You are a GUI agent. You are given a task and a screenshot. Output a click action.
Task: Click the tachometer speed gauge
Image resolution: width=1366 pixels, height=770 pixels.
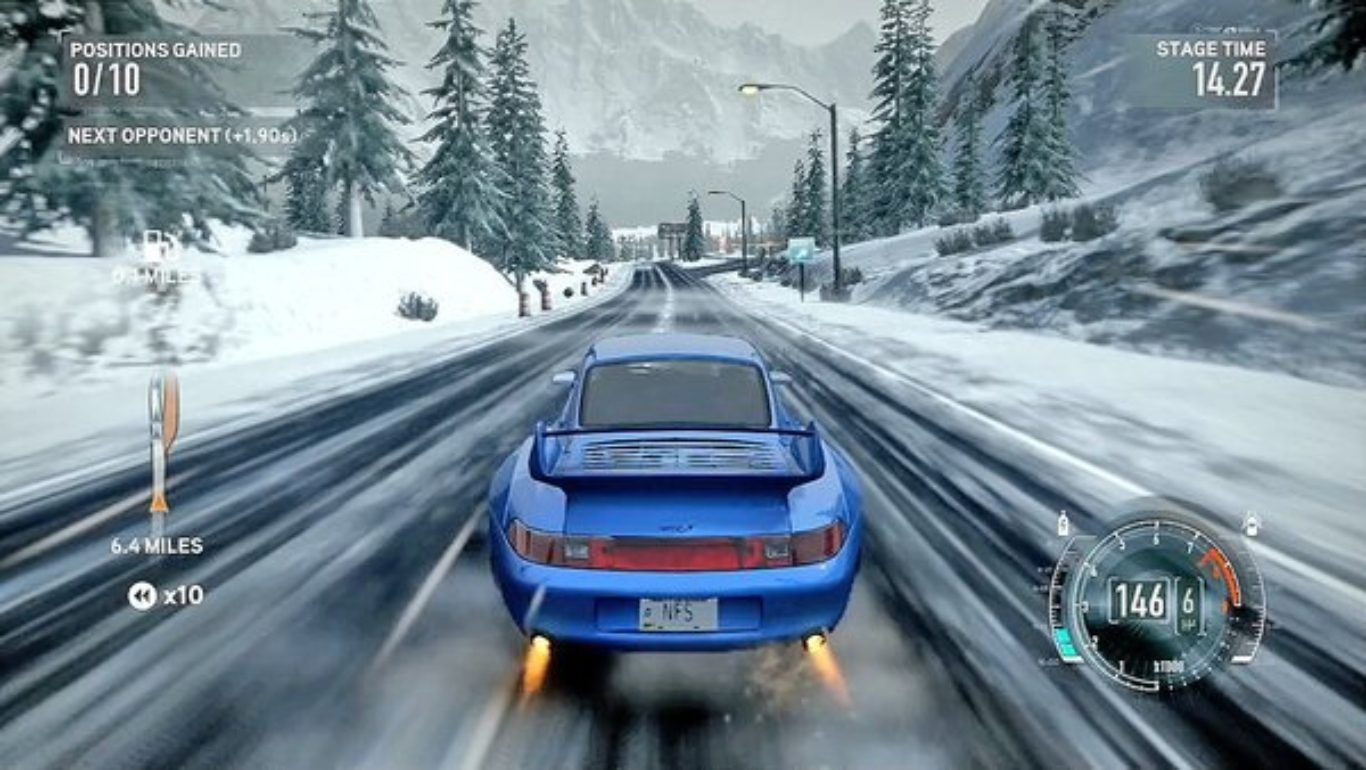1156,604
